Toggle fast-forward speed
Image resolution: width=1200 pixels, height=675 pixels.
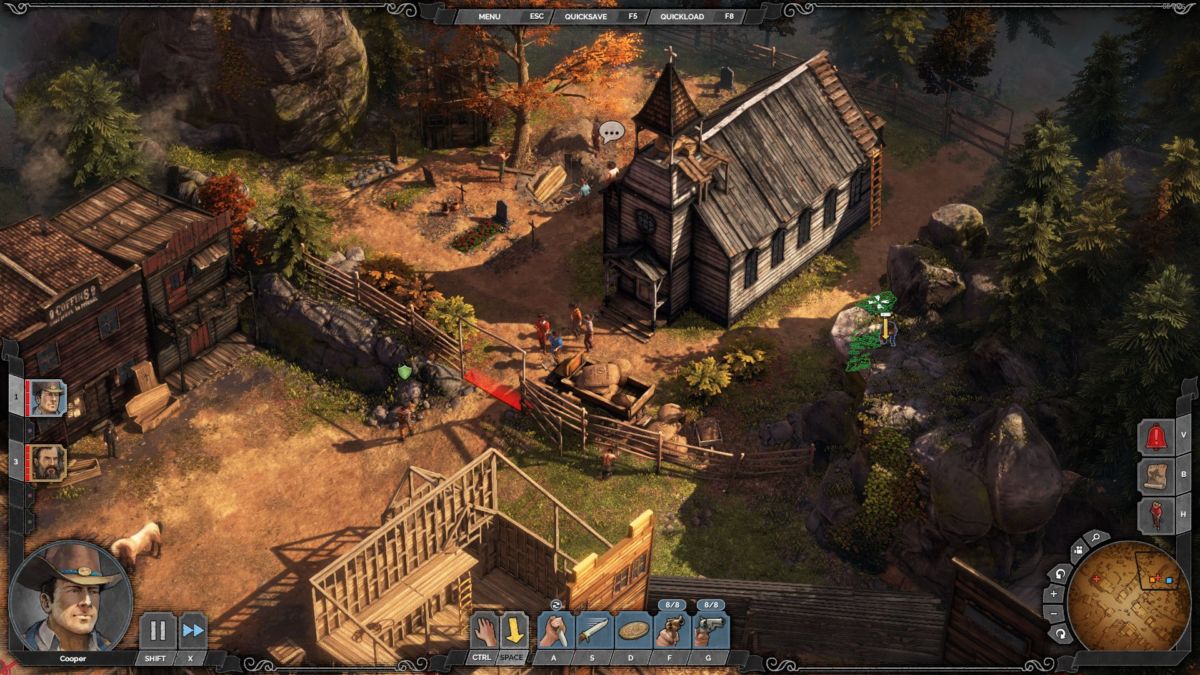tap(192, 631)
